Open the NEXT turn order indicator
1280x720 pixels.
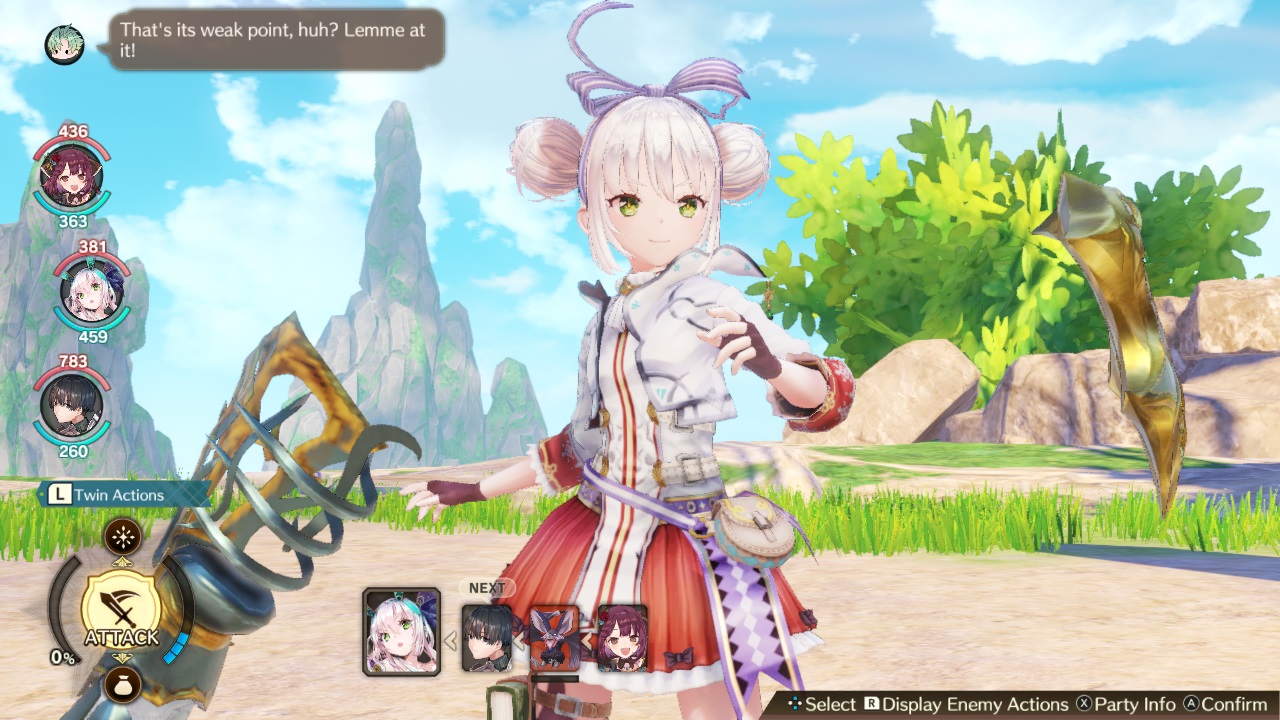[486, 588]
